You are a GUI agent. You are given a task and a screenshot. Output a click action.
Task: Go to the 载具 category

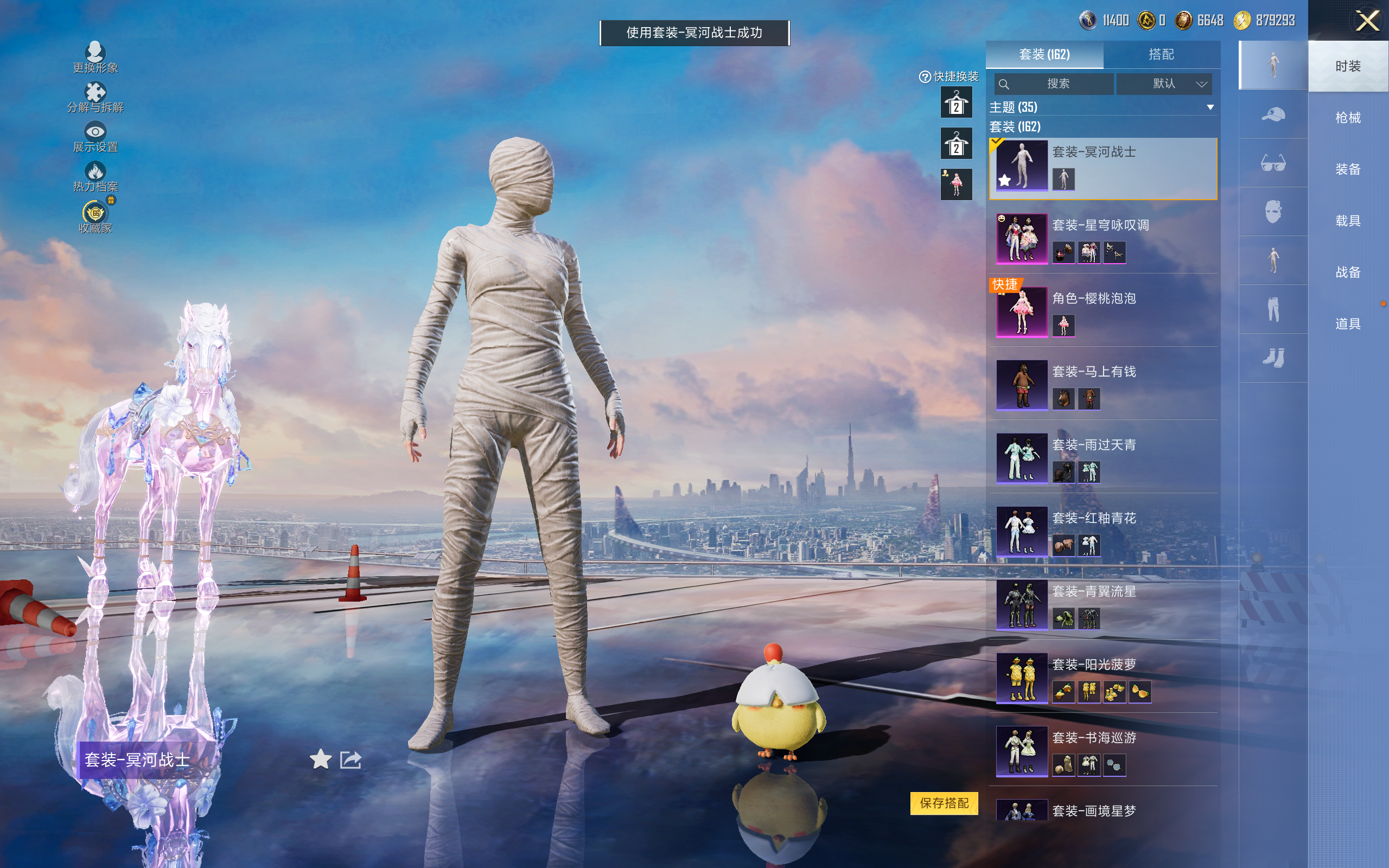tap(1348, 221)
